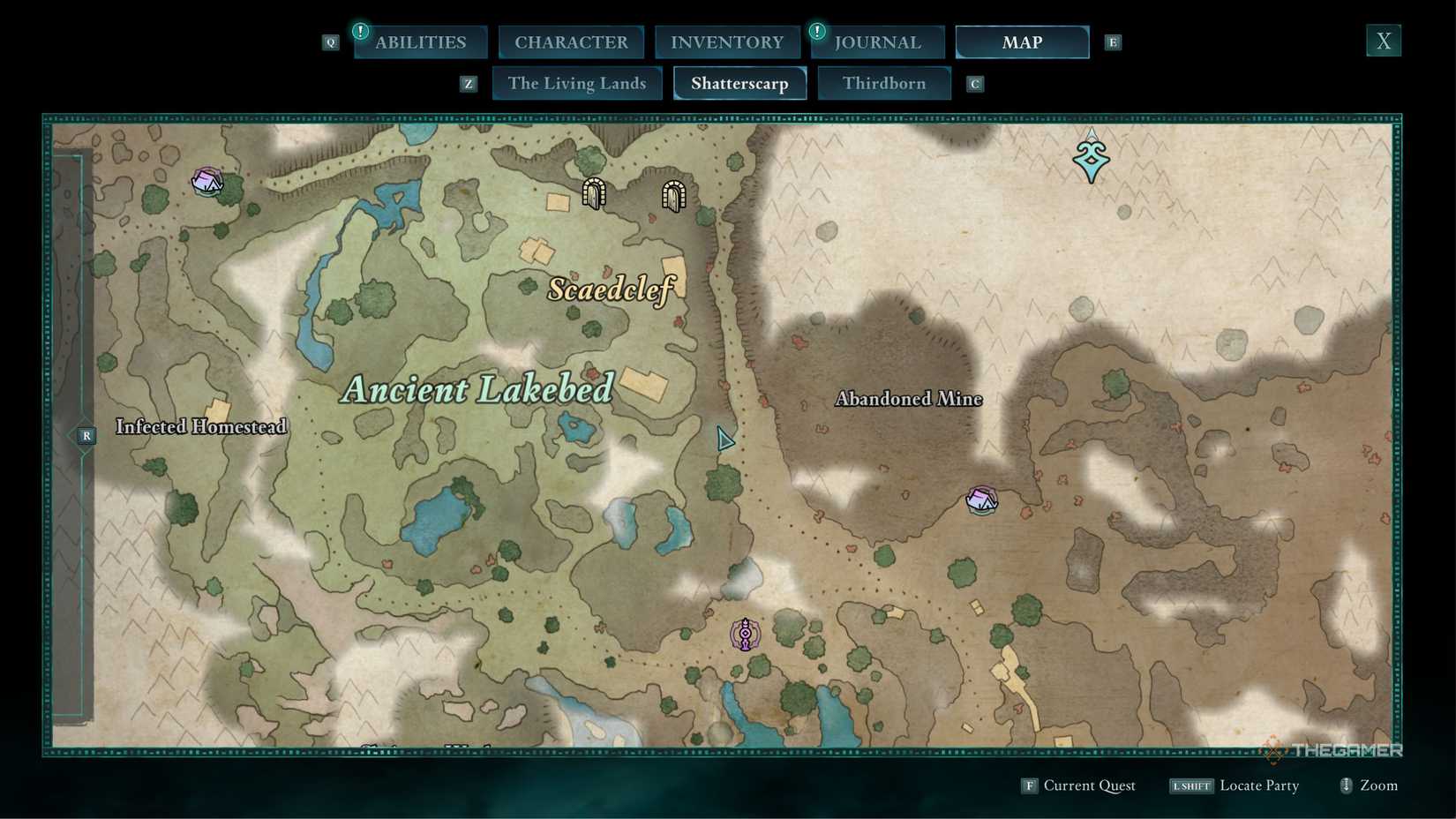Click the C key hint beside Thirdborn
Screen dimensions: 1456x819
pos(974,83)
